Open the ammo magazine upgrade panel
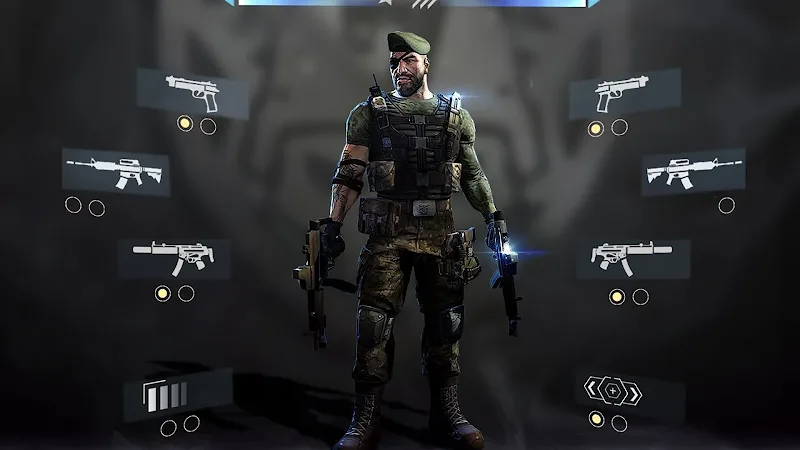The height and width of the screenshot is (450, 800). click(178, 395)
